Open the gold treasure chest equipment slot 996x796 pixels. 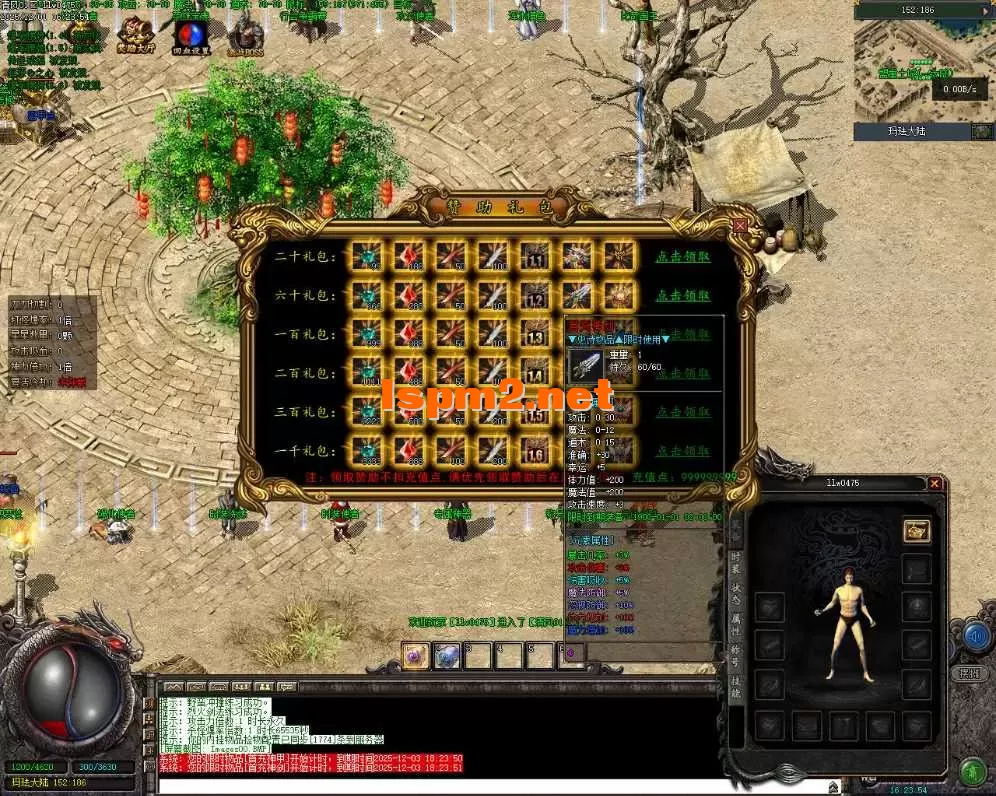[916, 531]
